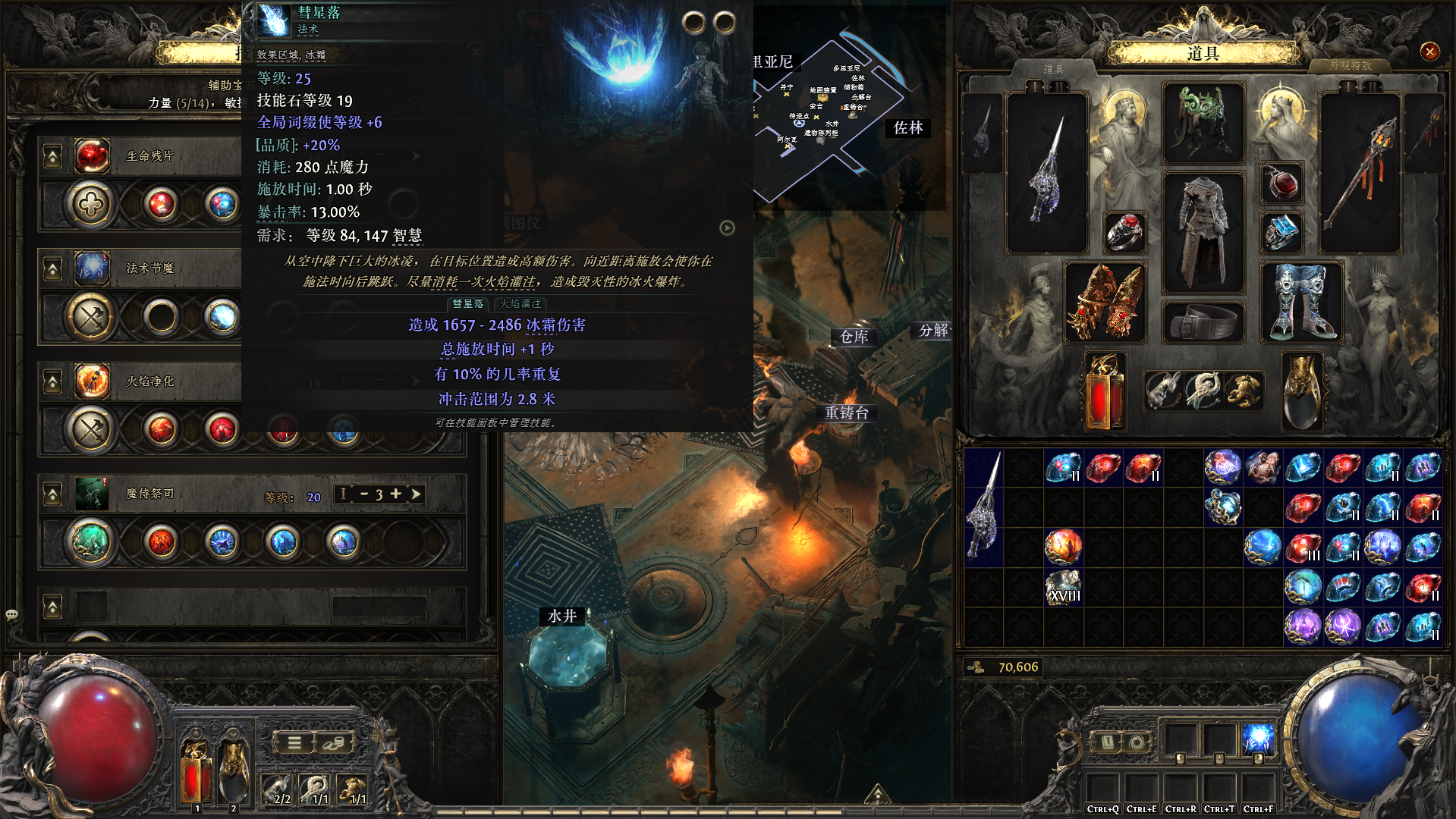Increase 魔侍祭司 level with the plus button
This screenshot has width=1456, height=819.
pos(395,494)
